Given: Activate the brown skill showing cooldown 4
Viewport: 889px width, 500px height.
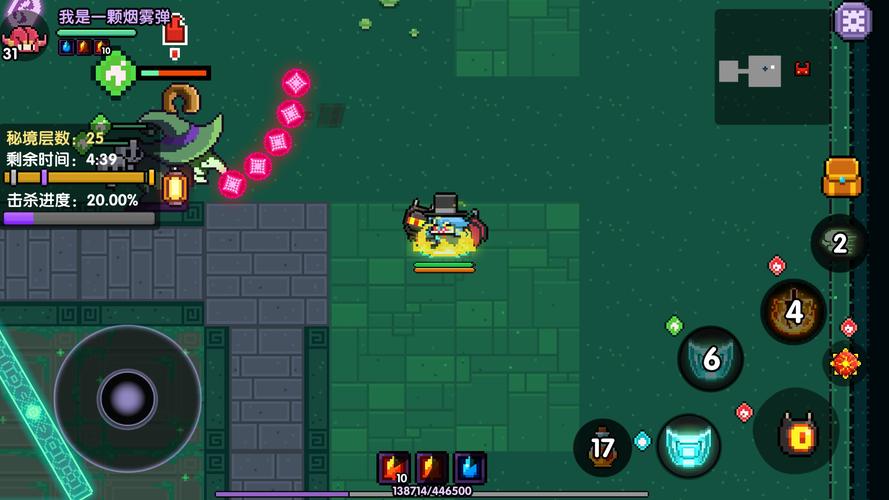Looking at the screenshot, I should tap(794, 312).
